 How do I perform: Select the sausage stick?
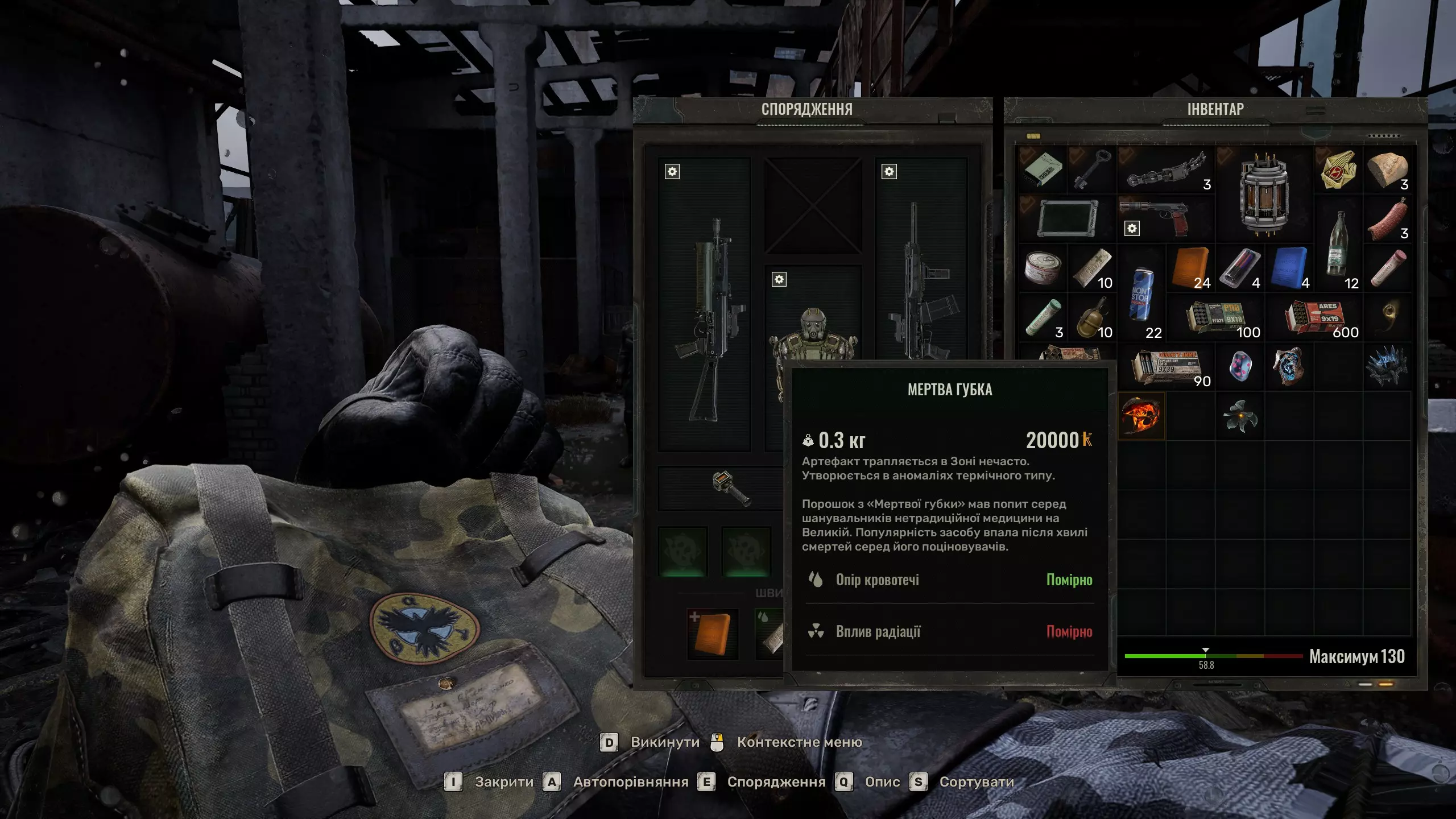click(x=1387, y=219)
